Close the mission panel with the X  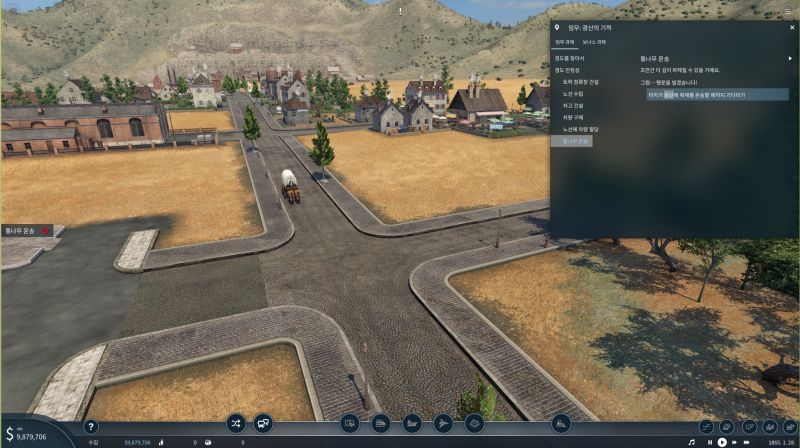tap(791, 28)
